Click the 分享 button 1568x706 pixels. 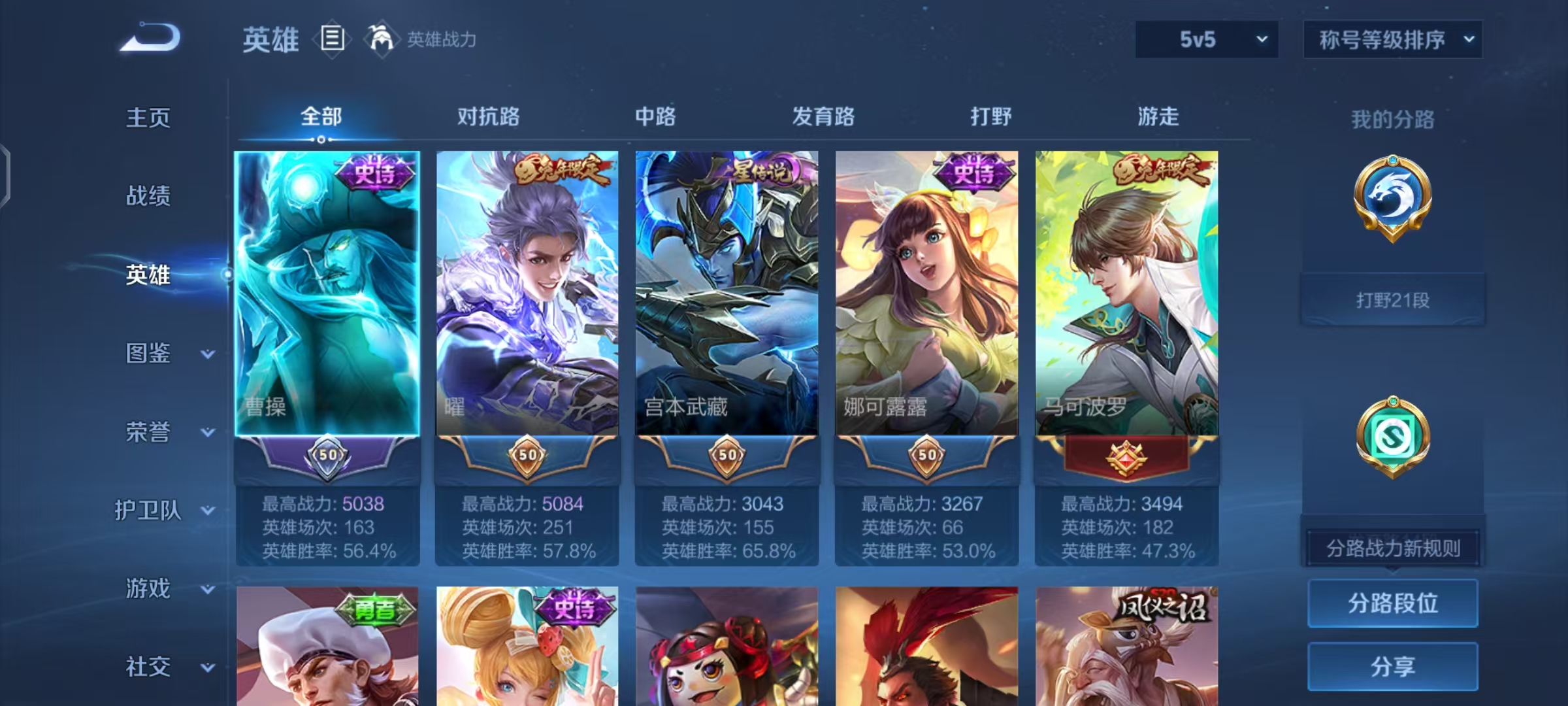tap(1392, 666)
